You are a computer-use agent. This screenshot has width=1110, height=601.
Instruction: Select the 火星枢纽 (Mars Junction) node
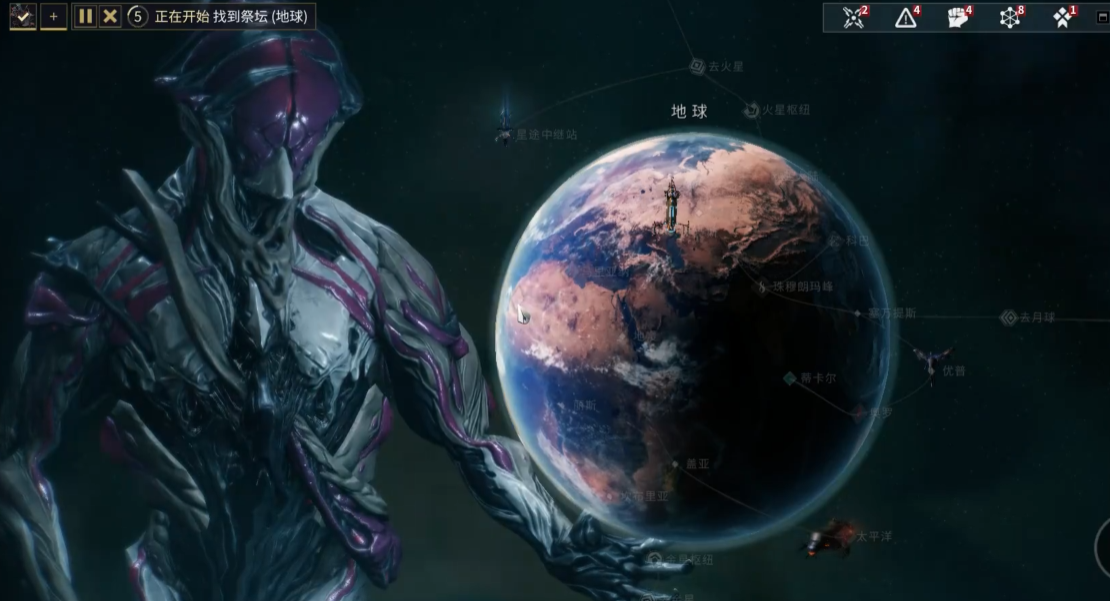[752, 110]
